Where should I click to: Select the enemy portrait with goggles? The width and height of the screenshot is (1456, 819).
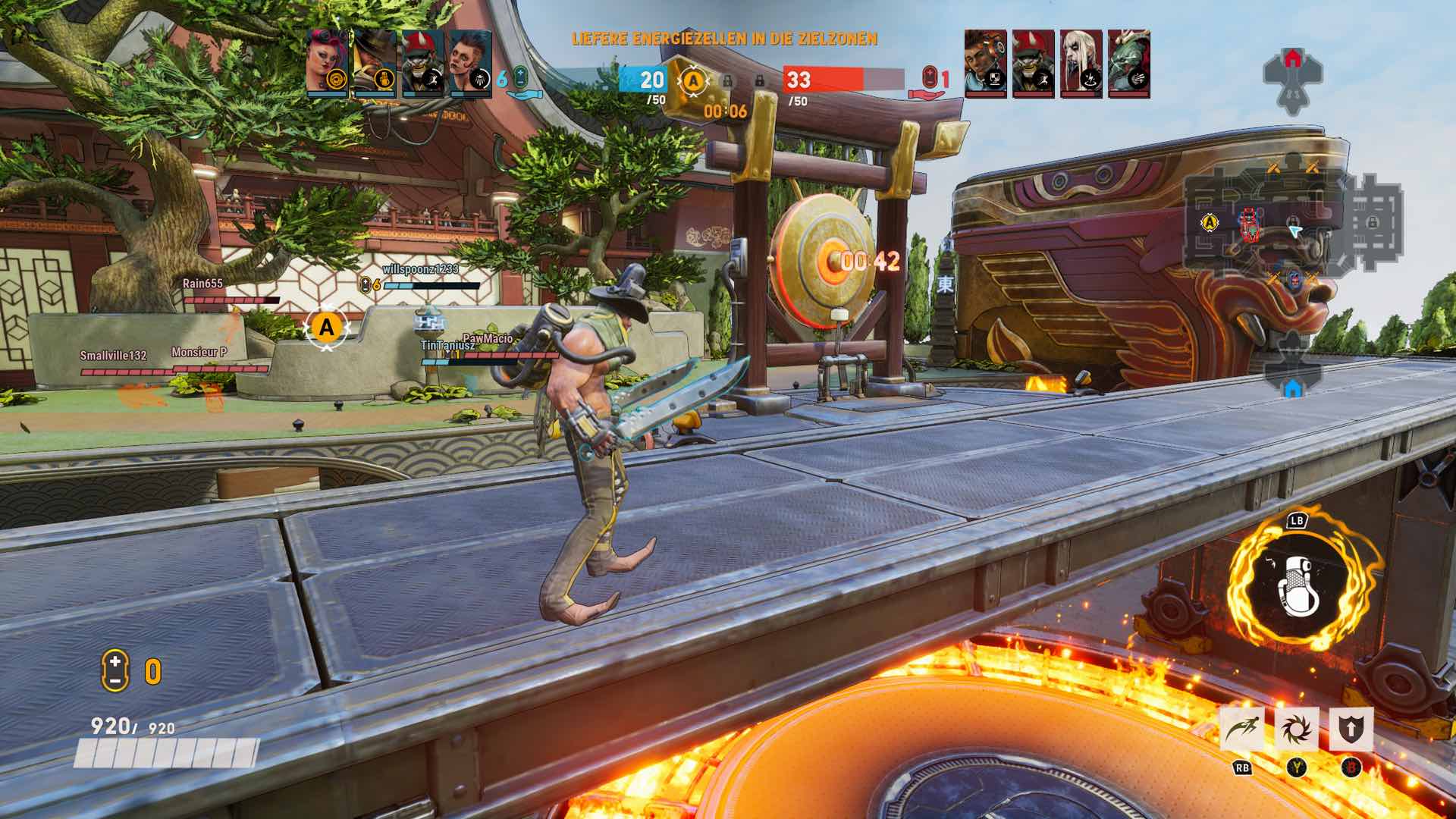pyautogui.click(x=985, y=62)
